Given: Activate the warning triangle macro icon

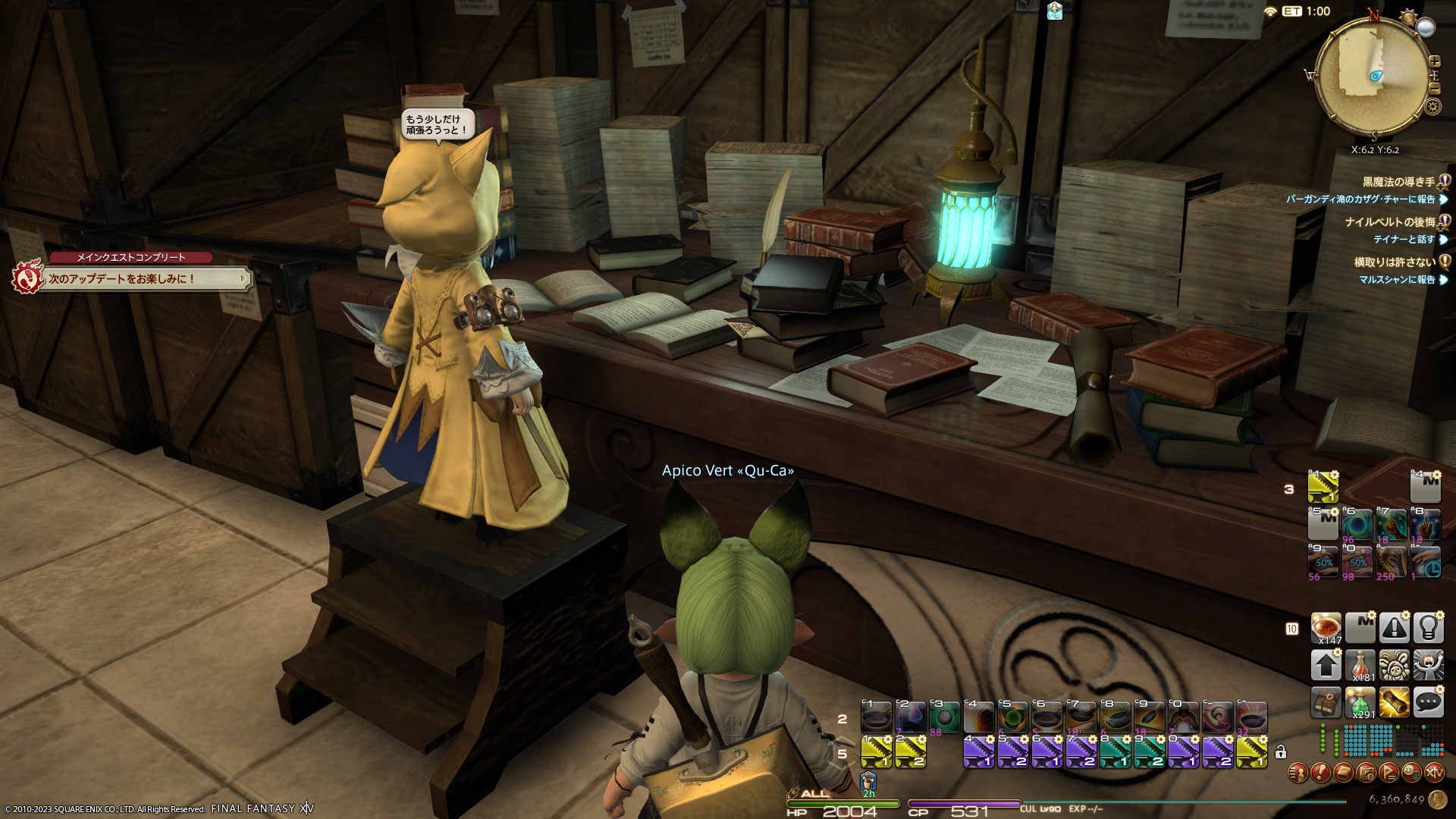Looking at the screenshot, I should tap(1394, 628).
